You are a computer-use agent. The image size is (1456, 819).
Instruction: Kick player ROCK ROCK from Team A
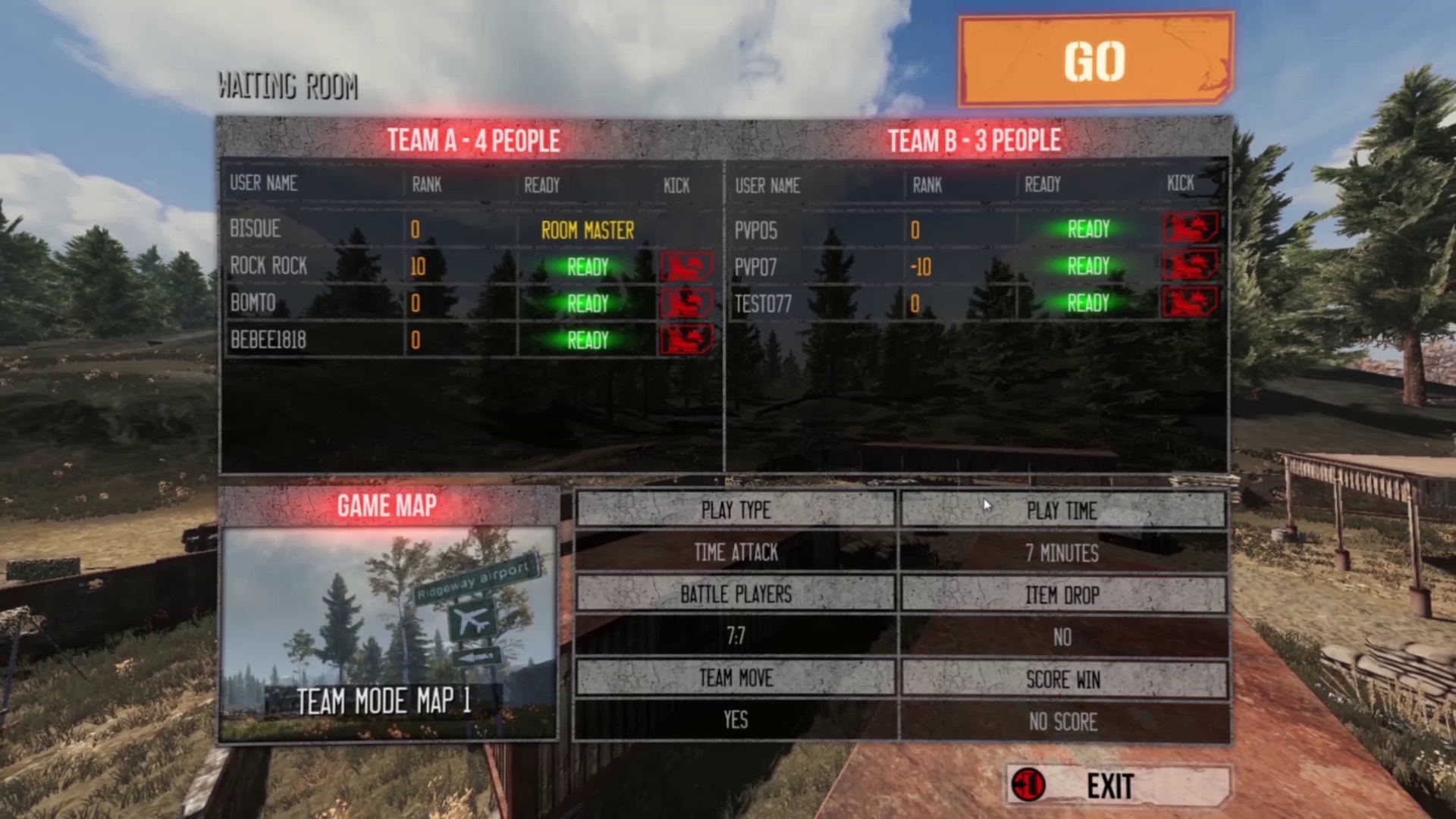tap(686, 266)
